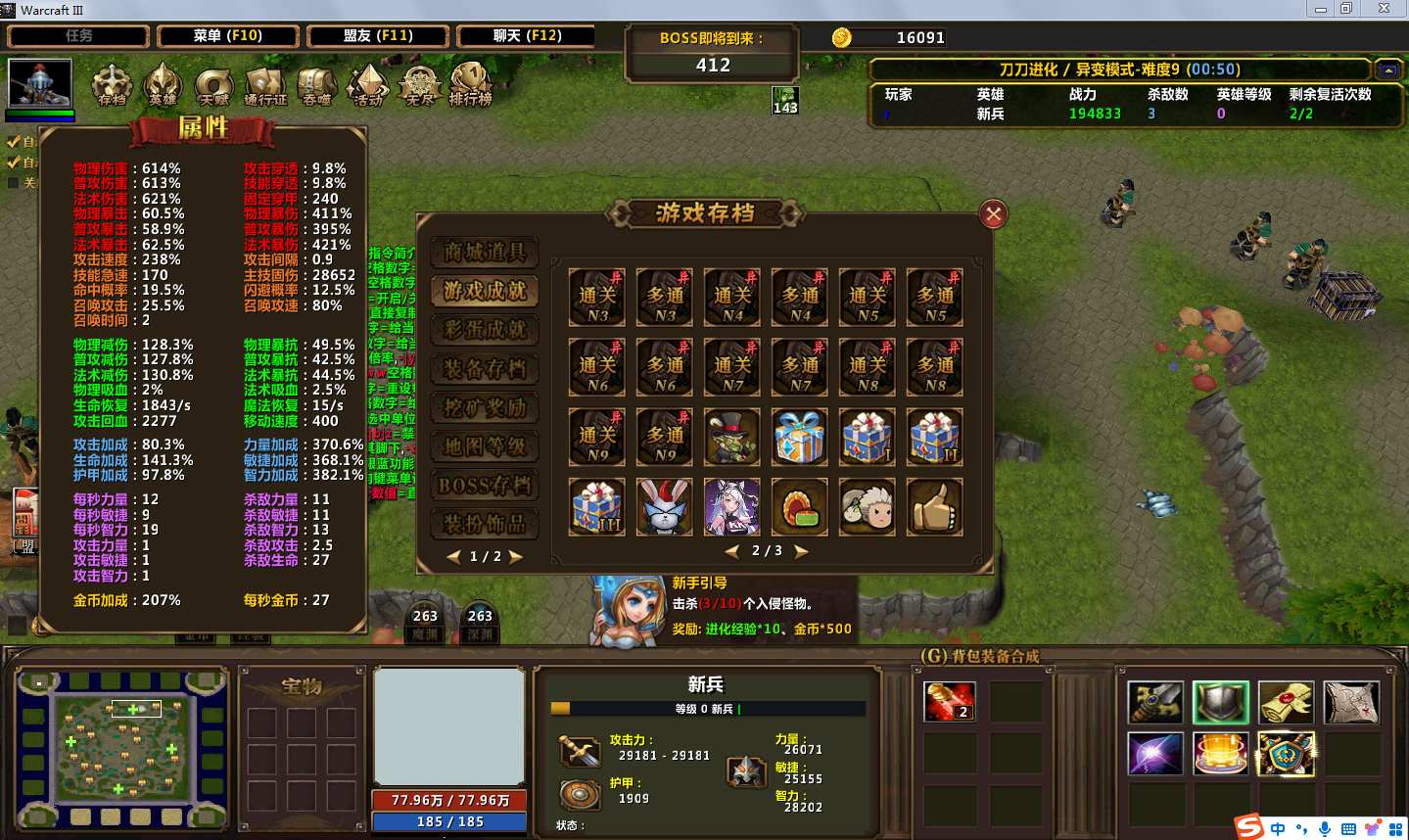Go to next achievement page after 2 / 3

pos(802,551)
